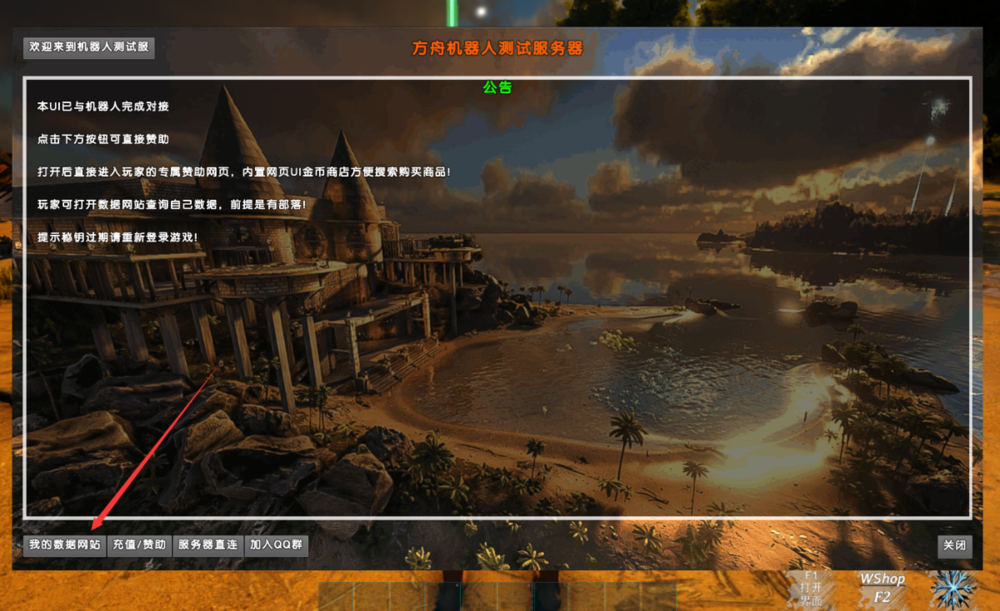Open the WShop F2 shop icon
This screenshot has height=611, width=1000.
coord(882,588)
